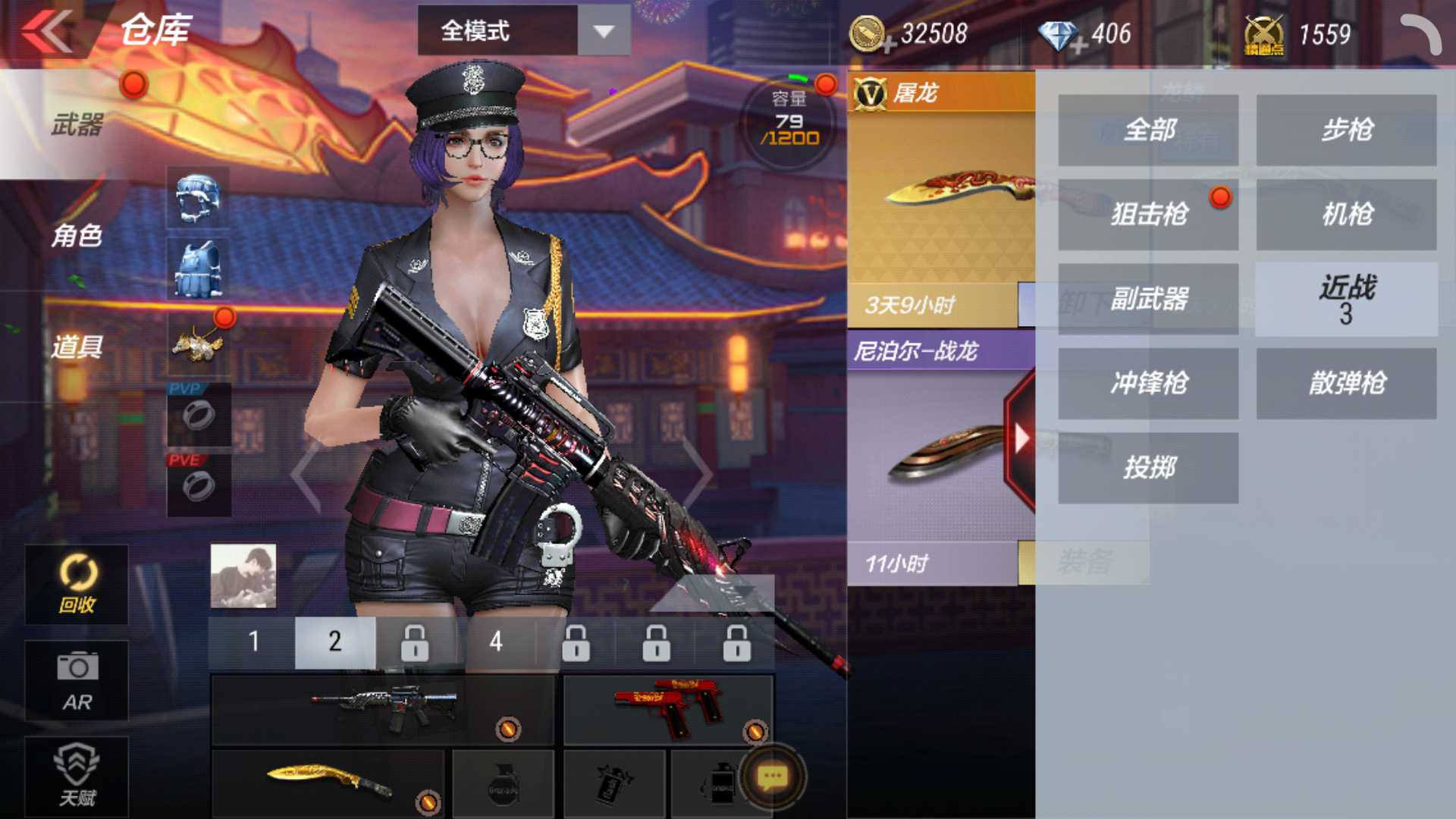Open the 回收 (recycle) panel
This screenshot has height=819, width=1456.
75,584
